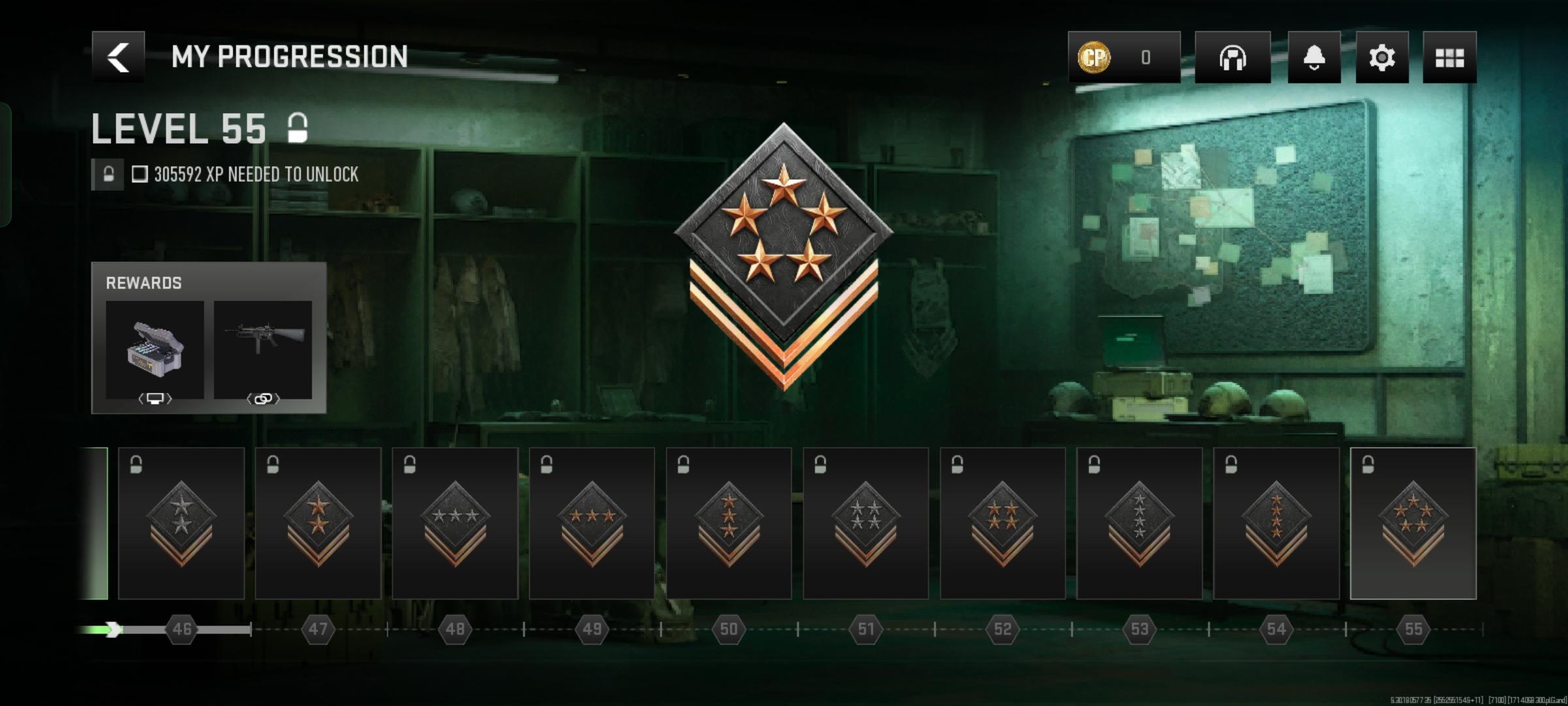Select the level 55 milestone card

tap(1413, 523)
